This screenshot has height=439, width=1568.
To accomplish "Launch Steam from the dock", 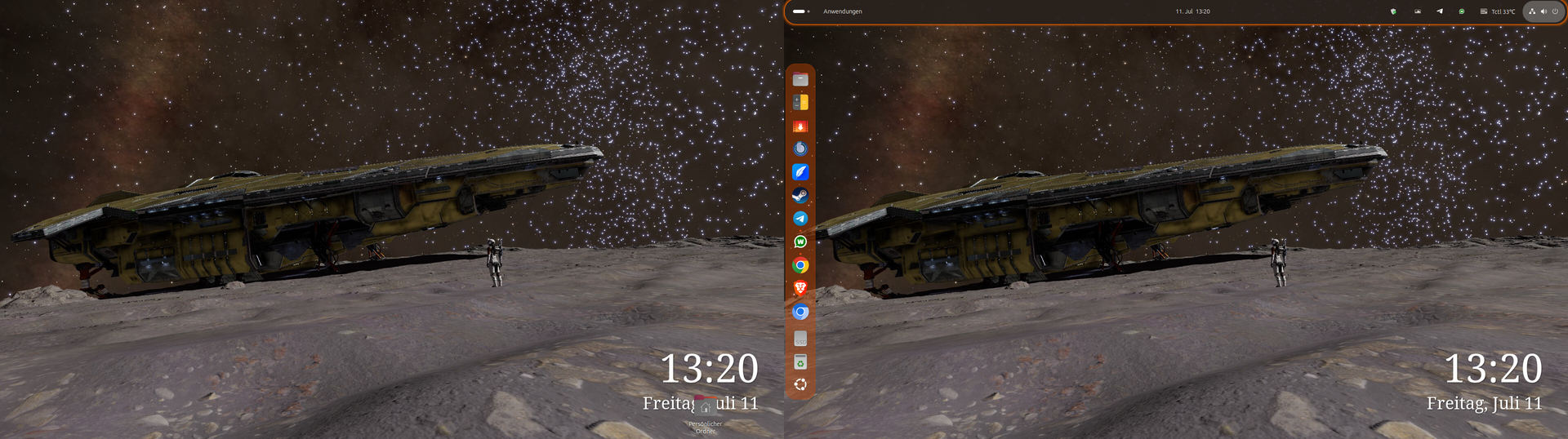I will click(800, 195).
